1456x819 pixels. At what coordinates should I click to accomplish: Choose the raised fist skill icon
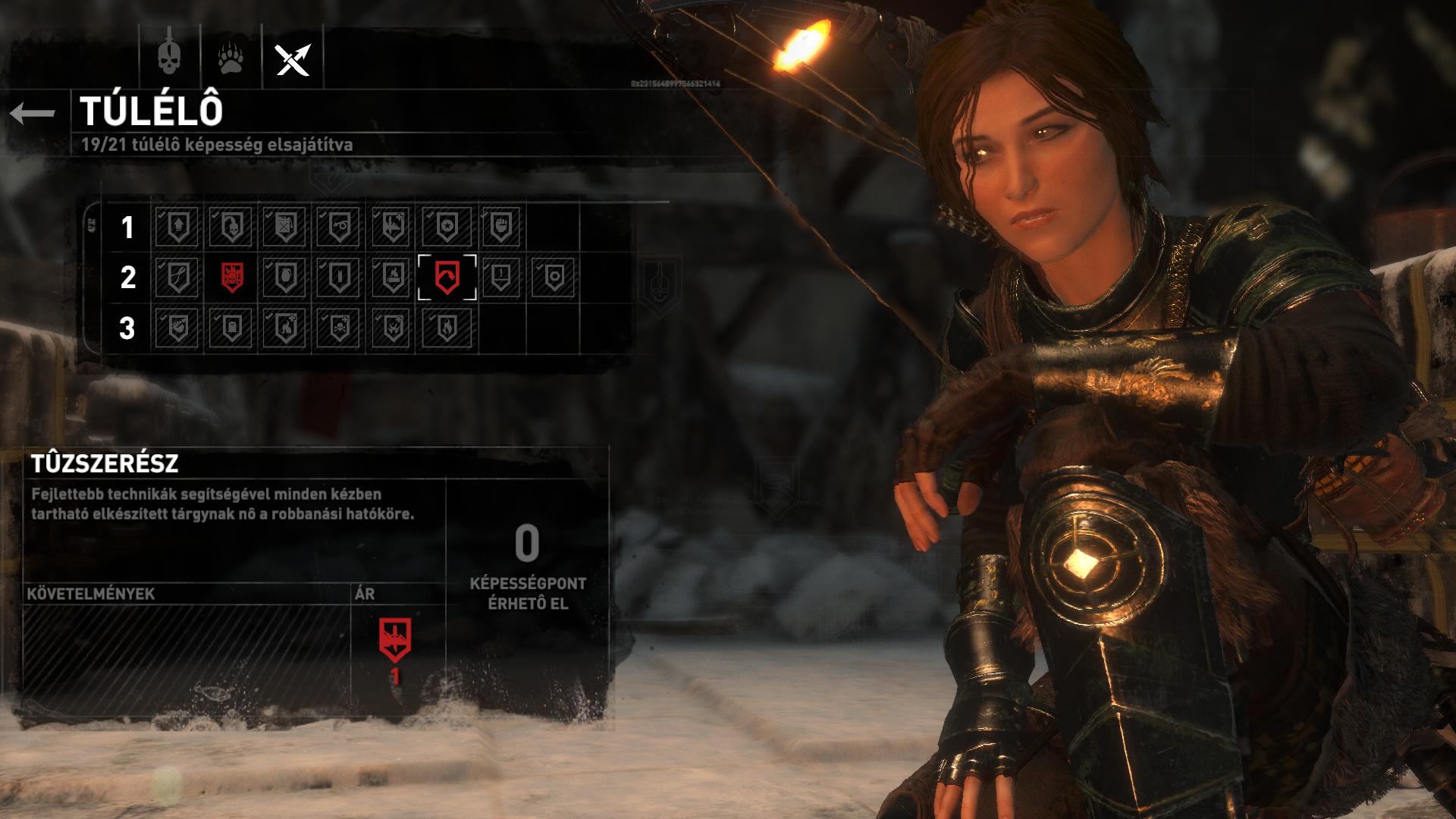click(500, 226)
